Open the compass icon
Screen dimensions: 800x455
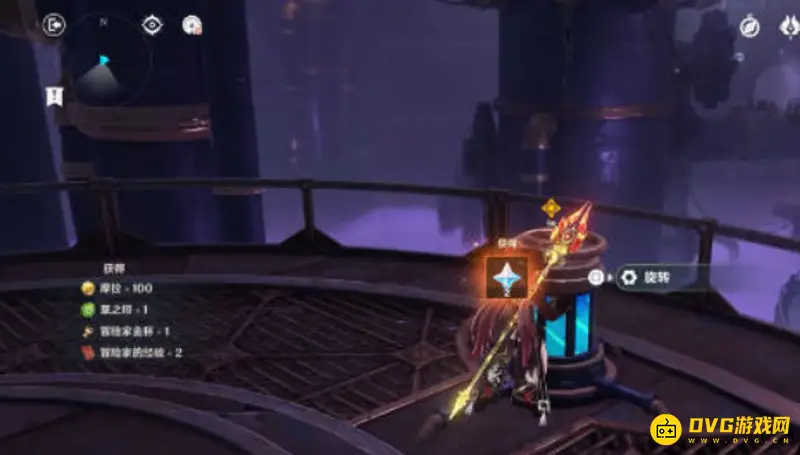coord(749,28)
